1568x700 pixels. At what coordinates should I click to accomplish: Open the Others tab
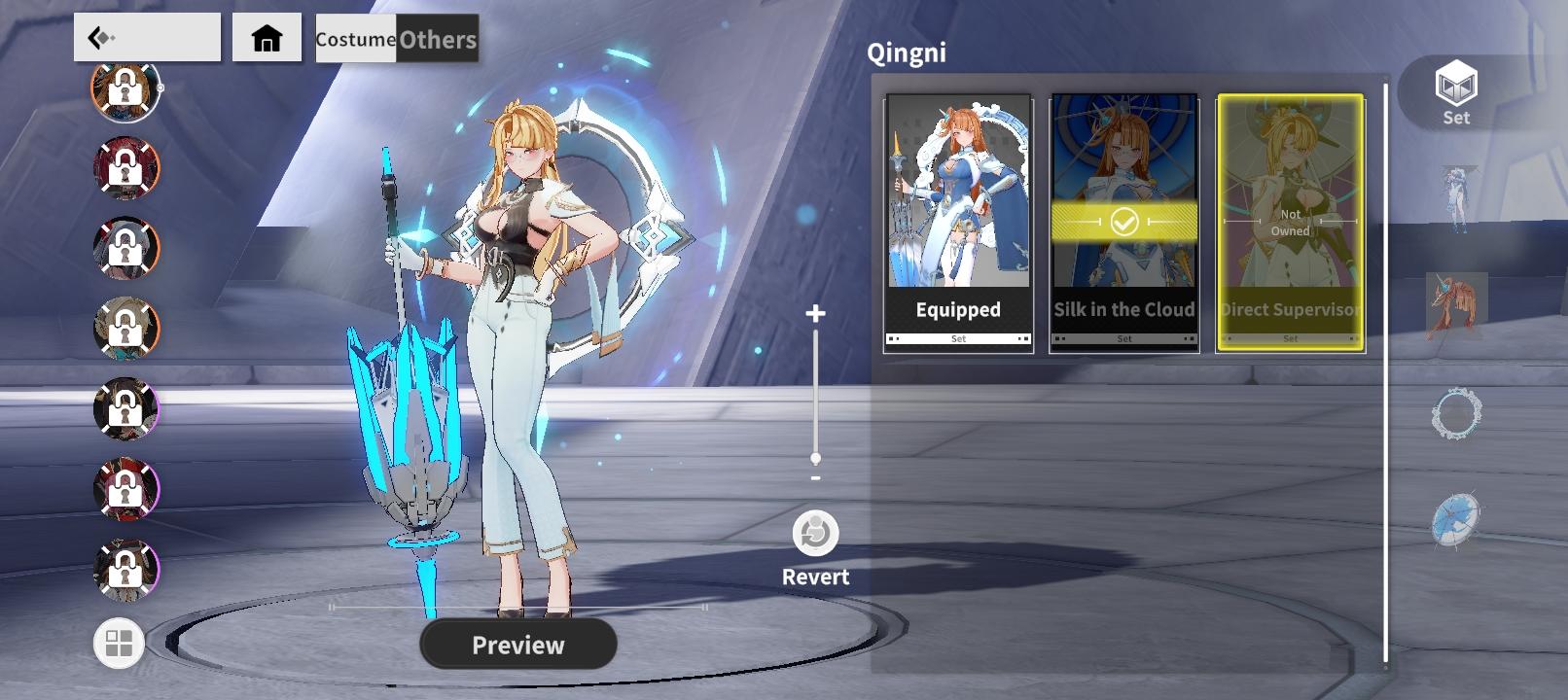[438, 39]
